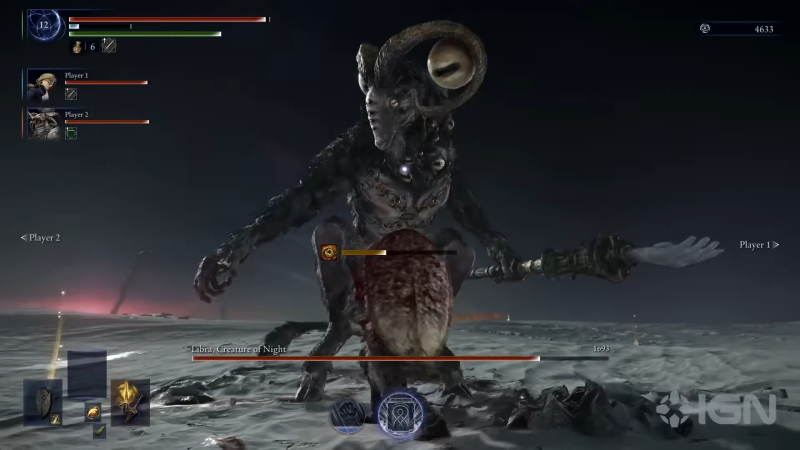Choose the round golden item quick slot

click(92, 411)
